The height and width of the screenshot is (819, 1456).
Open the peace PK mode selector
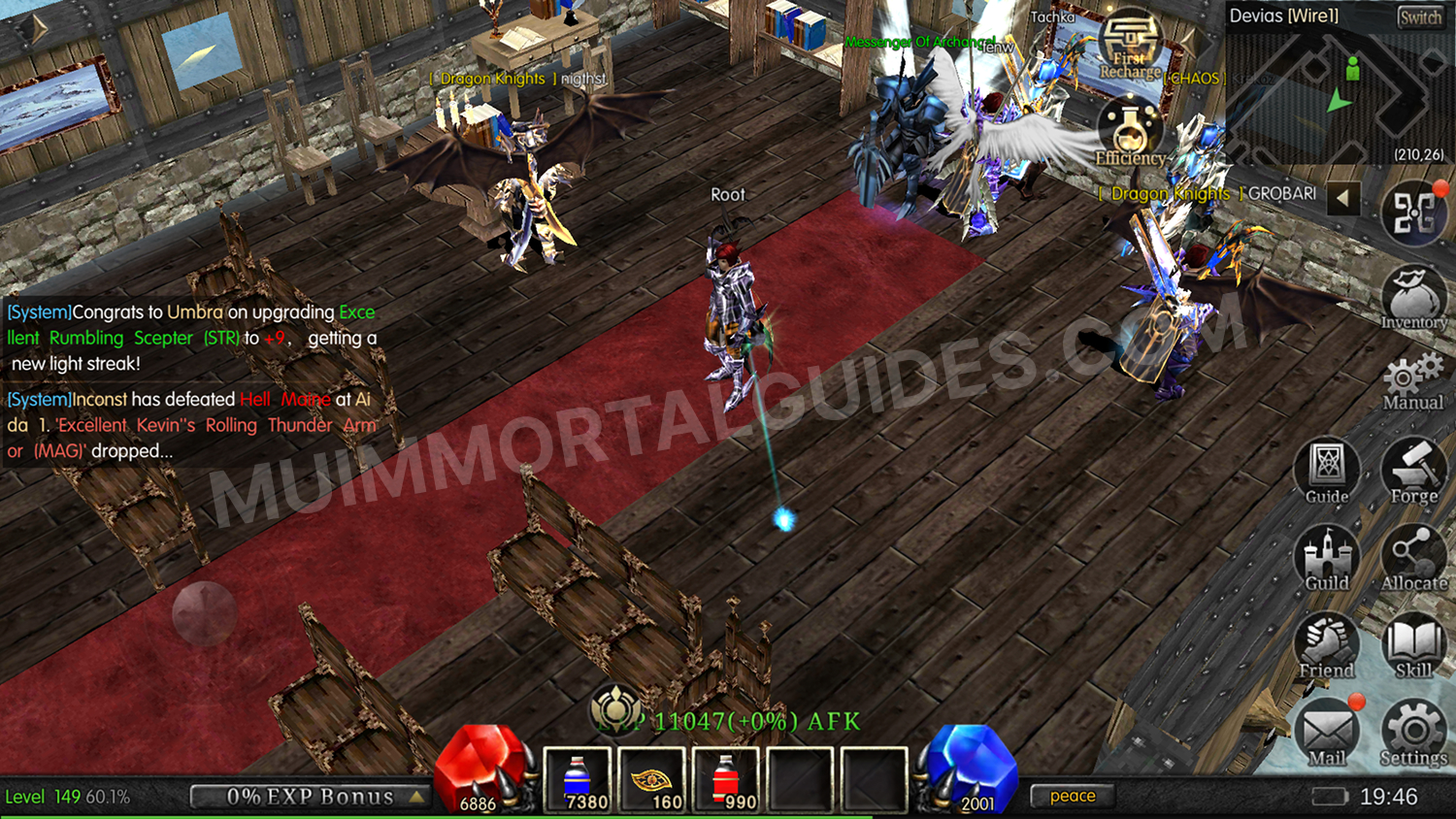[x=1073, y=796]
